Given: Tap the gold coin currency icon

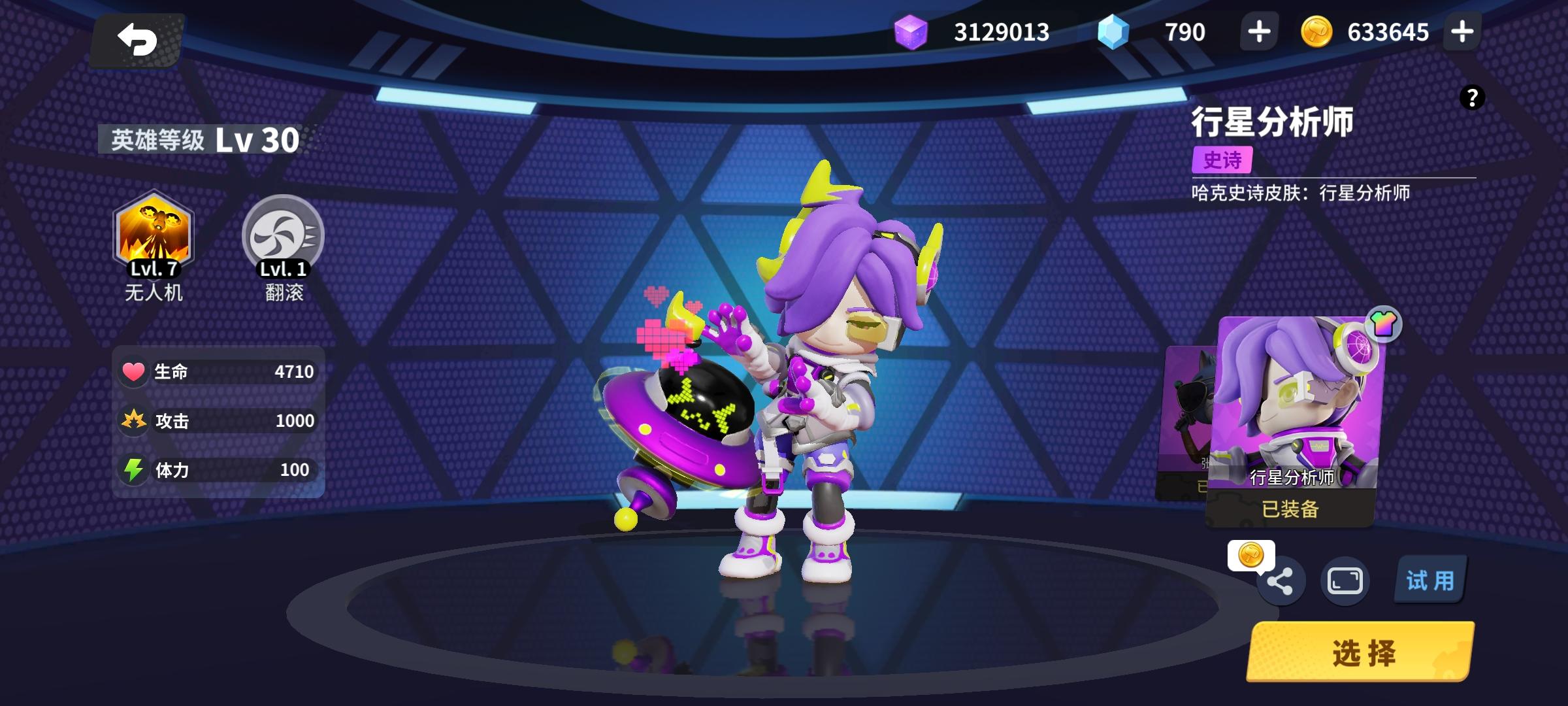Looking at the screenshot, I should coord(1318,31).
